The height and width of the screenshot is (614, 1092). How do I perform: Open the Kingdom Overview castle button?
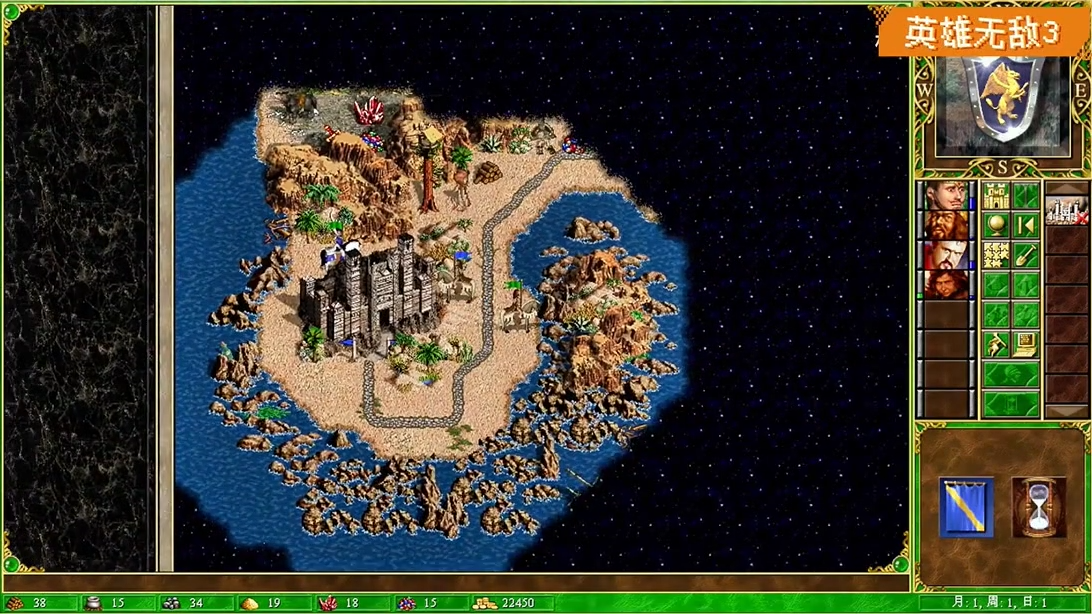click(x=995, y=195)
